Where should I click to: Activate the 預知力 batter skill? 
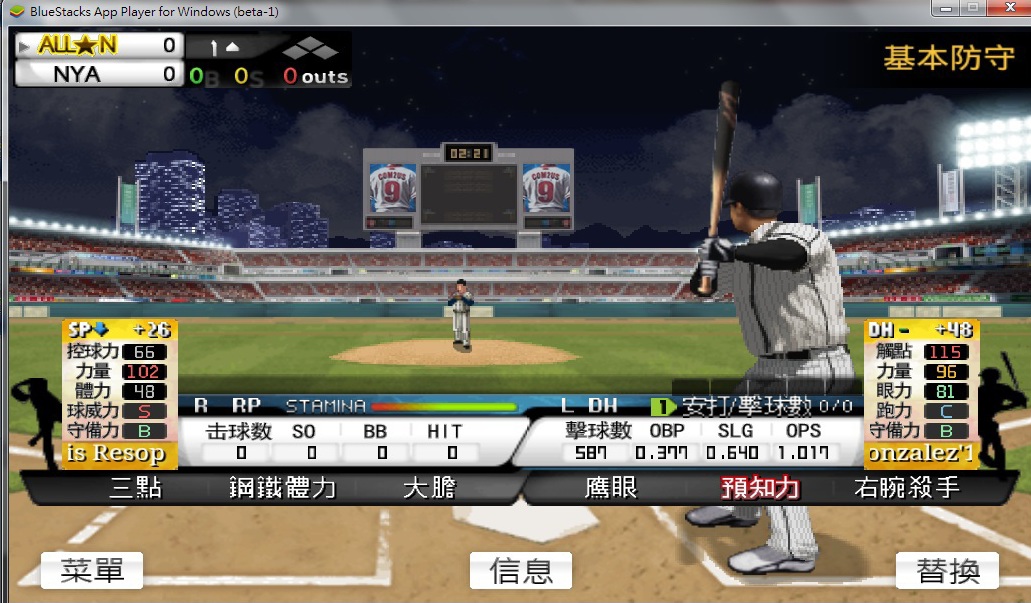[x=760, y=489]
